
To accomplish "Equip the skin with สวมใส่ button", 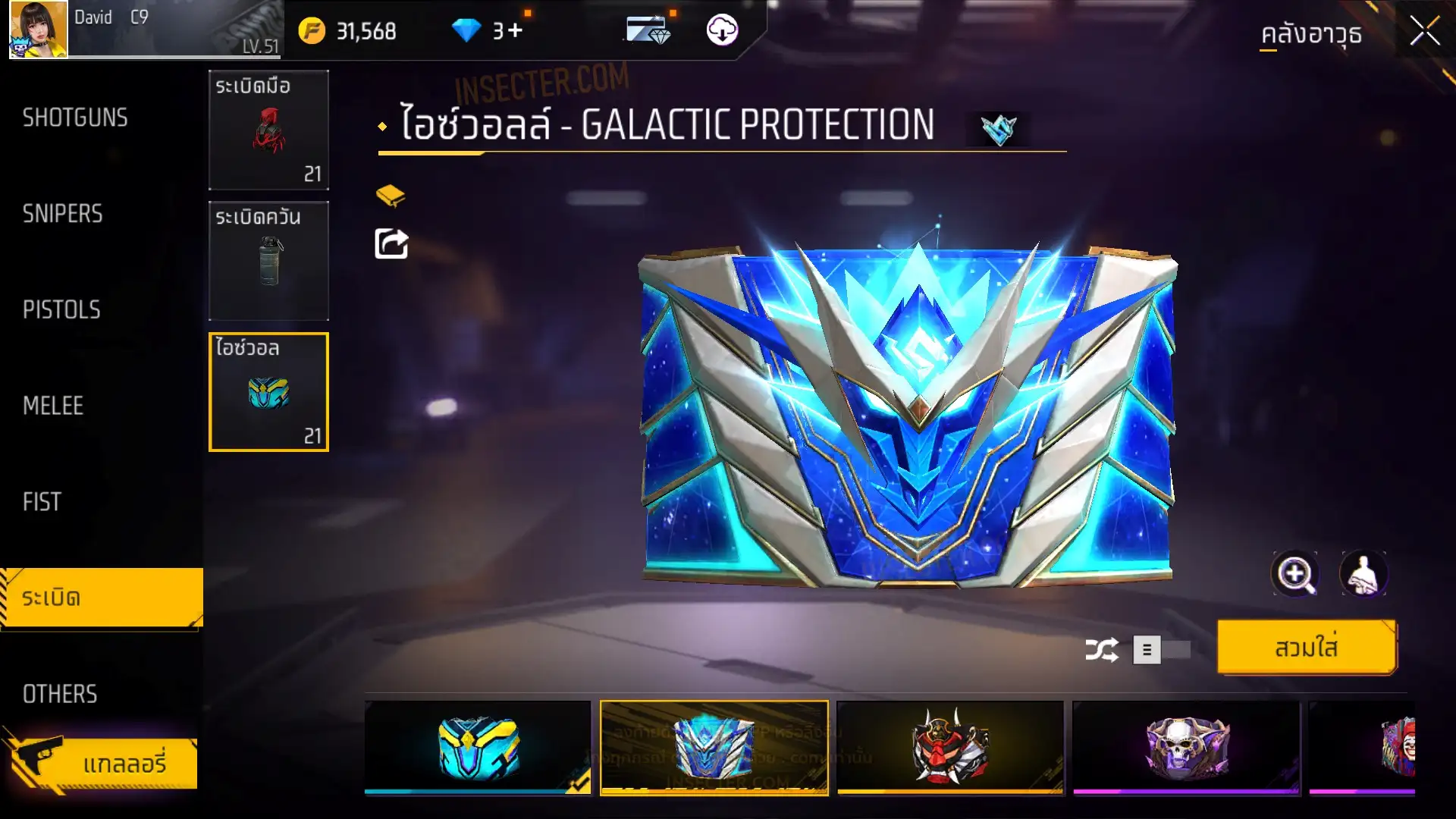I will tap(1306, 648).
